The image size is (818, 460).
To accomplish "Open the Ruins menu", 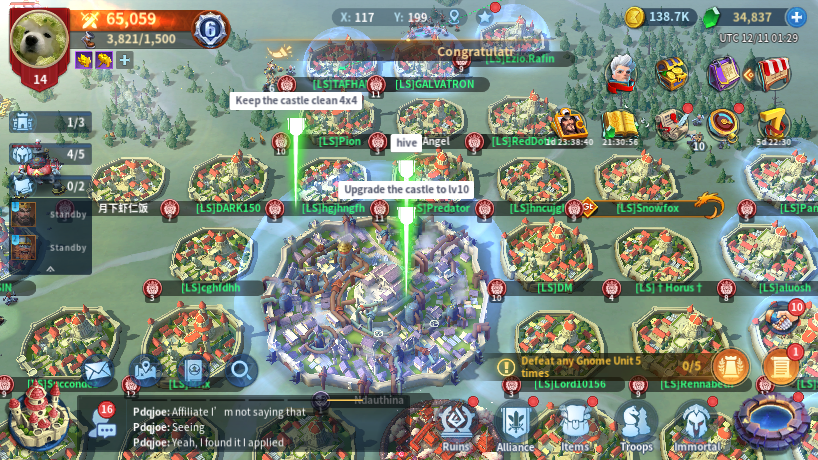I will click(456, 426).
